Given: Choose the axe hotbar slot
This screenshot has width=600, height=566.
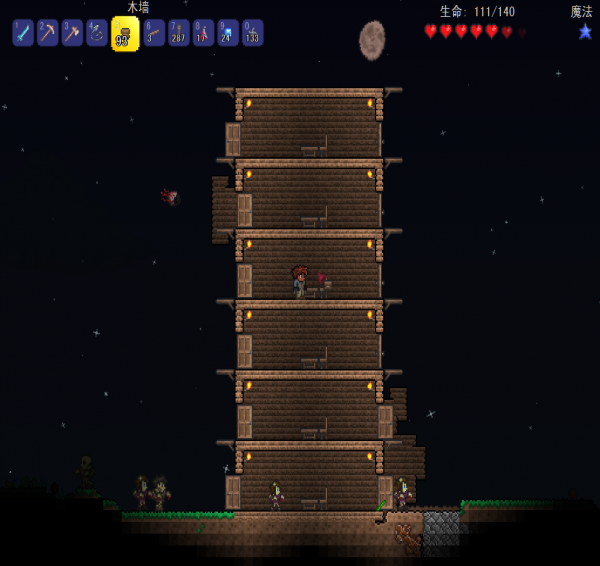Looking at the screenshot, I should [x=71, y=33].
